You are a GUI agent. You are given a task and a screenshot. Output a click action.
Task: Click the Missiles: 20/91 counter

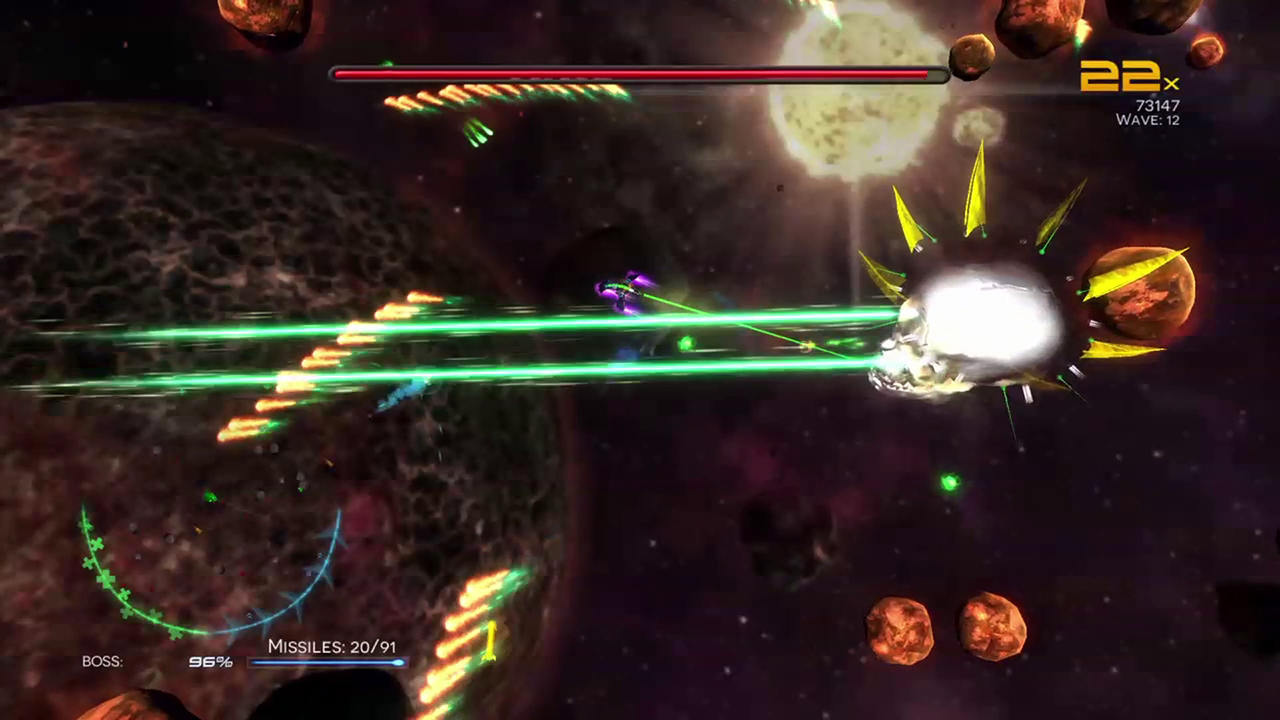coord(332,647)
